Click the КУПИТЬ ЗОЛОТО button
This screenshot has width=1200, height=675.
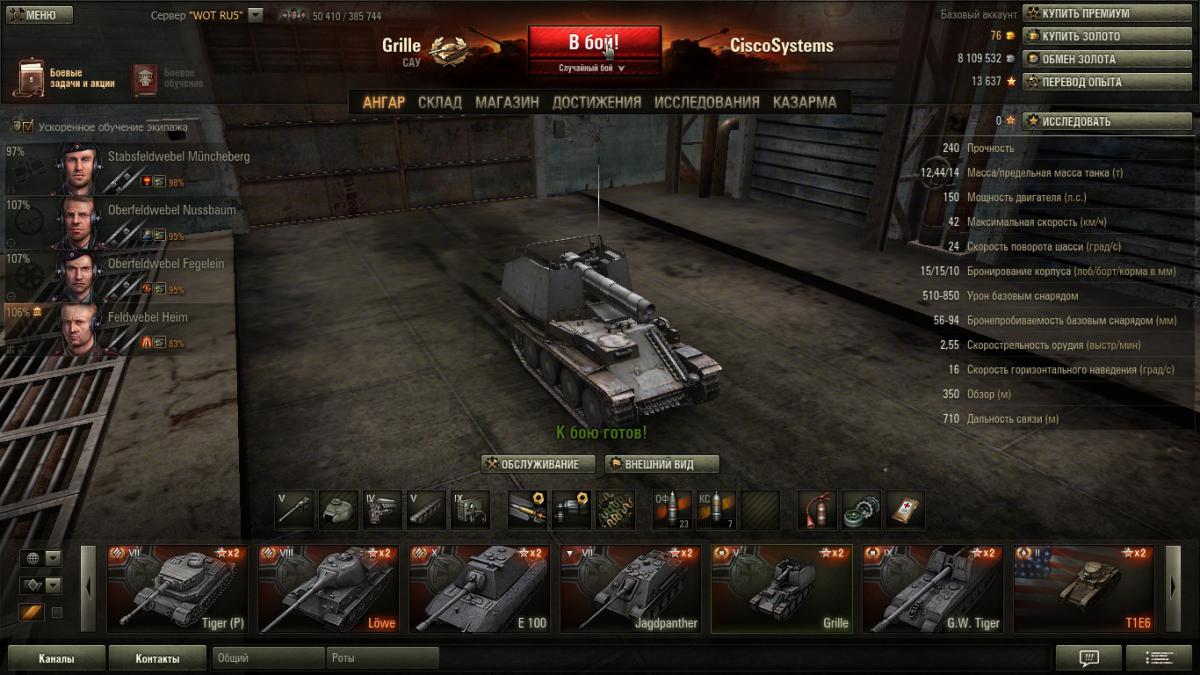pos(1106,36)
